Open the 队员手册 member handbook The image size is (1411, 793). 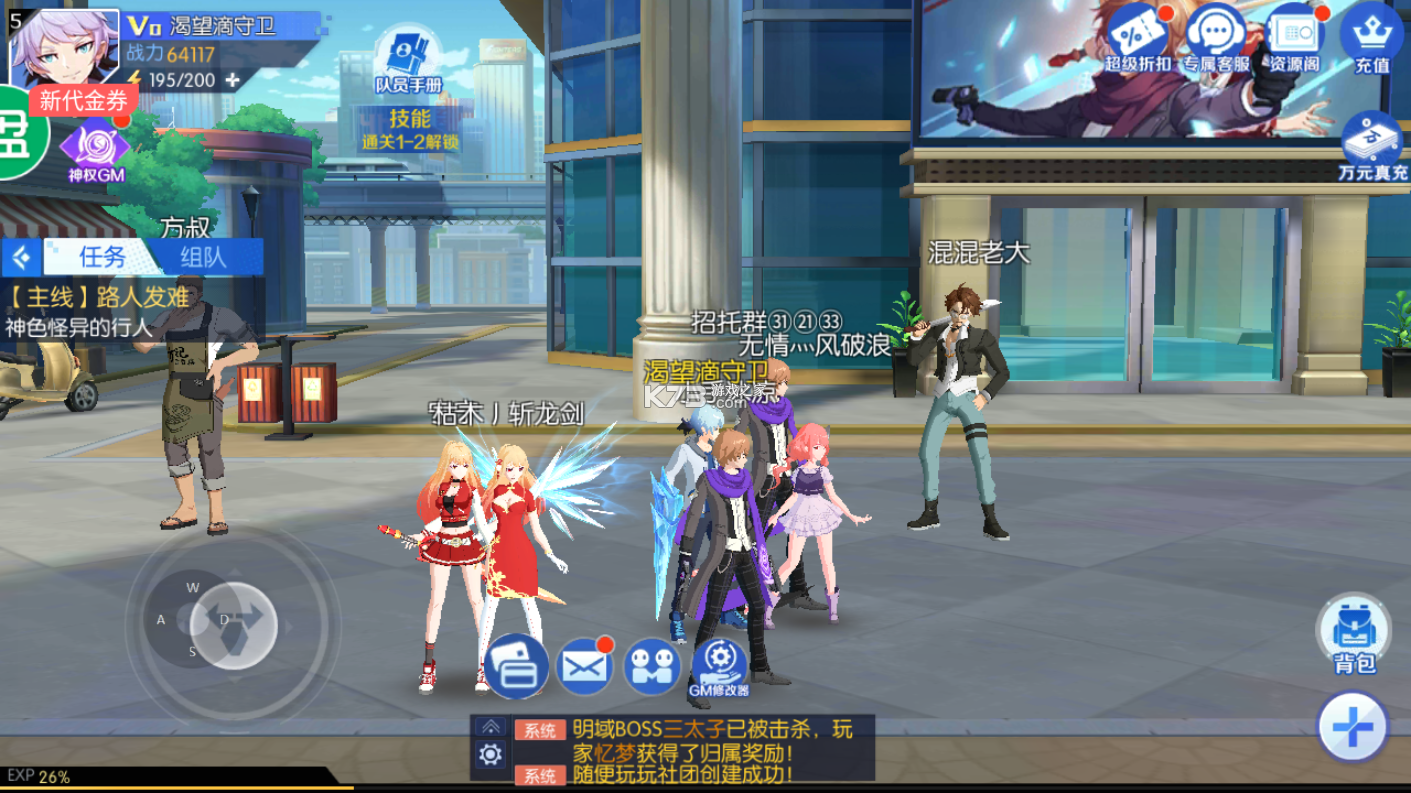click(x=408, y=62)
